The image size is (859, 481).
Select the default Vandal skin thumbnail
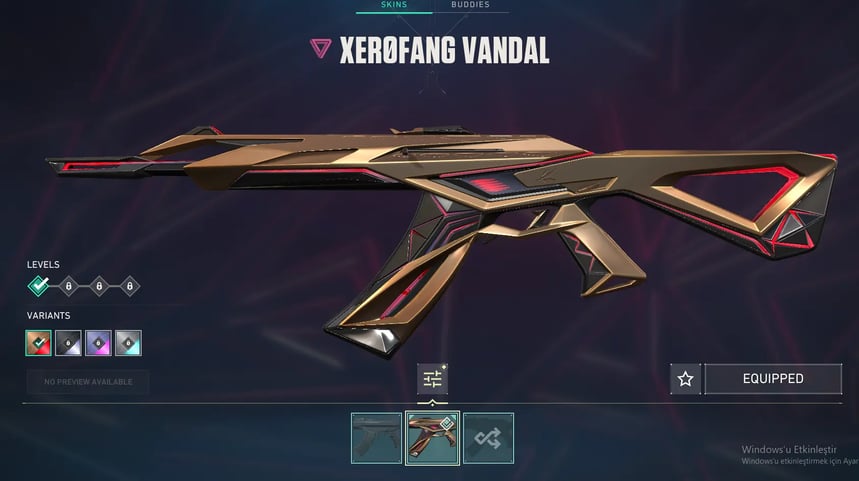pyautogui.click(x=376, y=438)
